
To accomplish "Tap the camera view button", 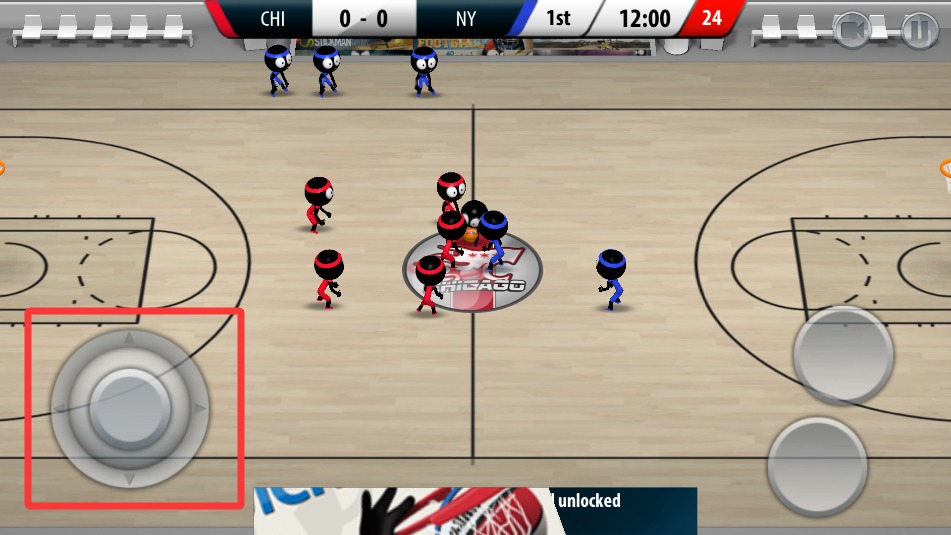I will pos(852,31).
